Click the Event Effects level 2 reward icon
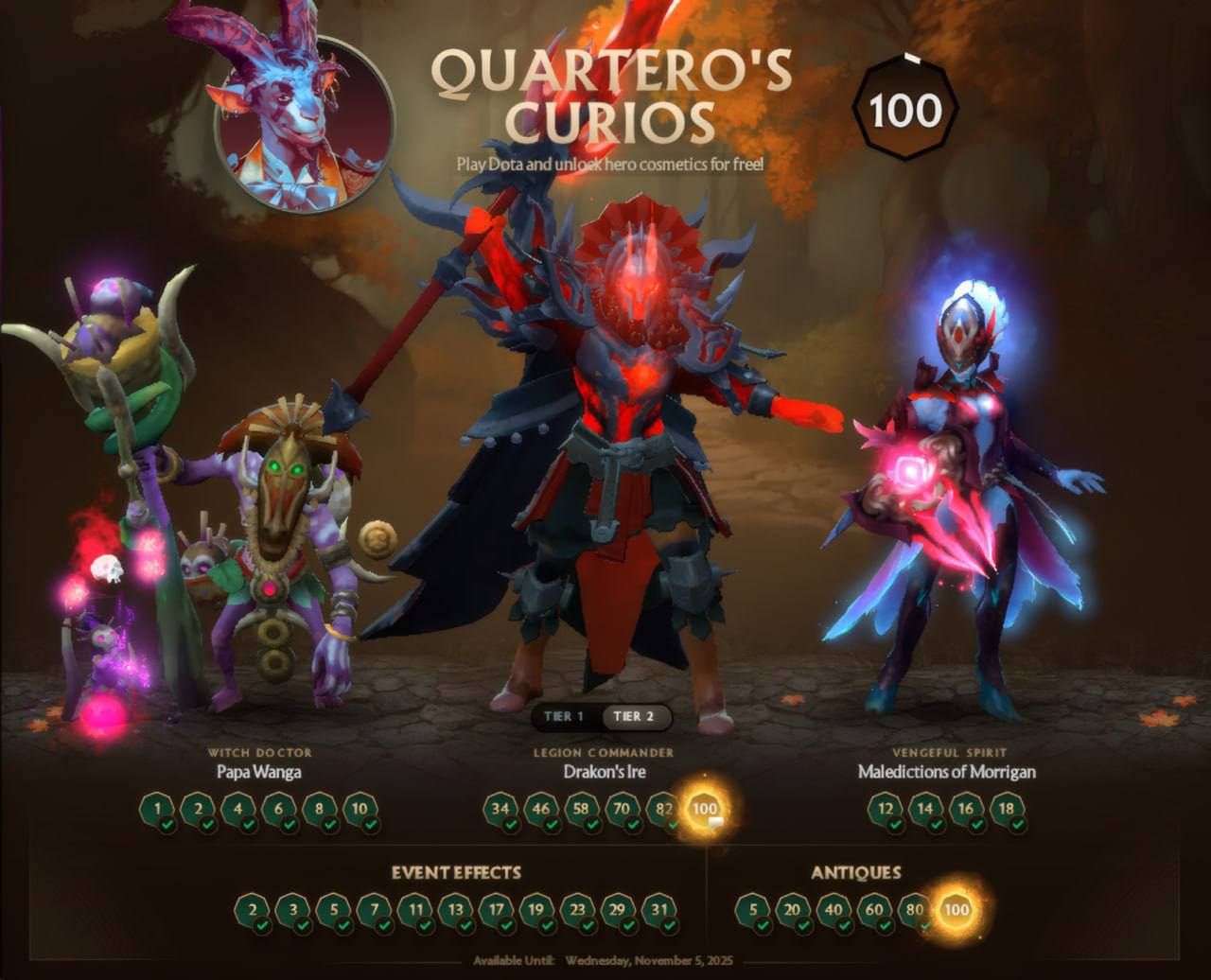Screen dimensions: 1211x980 (253, 911)
